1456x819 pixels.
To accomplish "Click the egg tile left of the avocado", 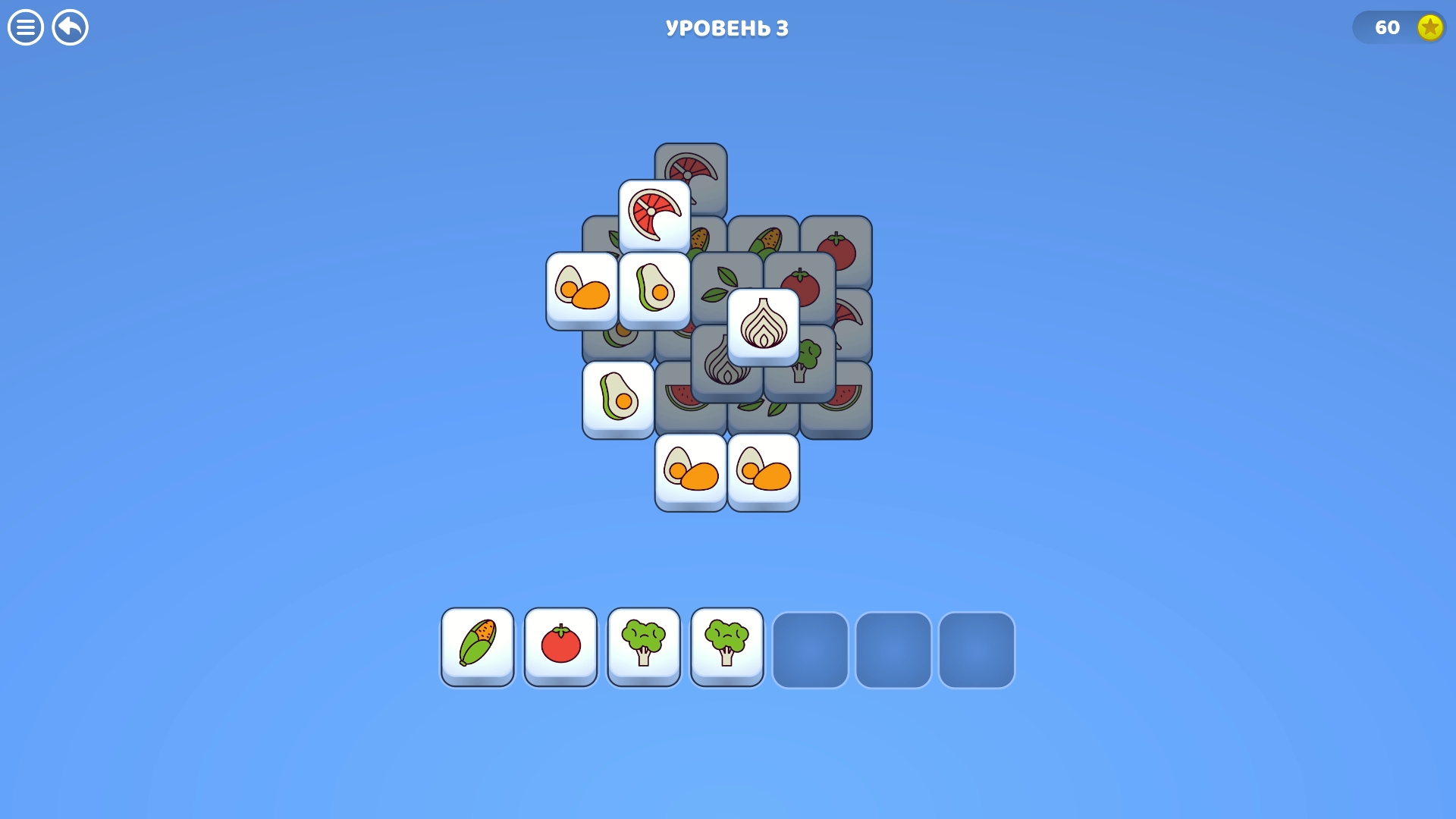I will tap(581, 290).
